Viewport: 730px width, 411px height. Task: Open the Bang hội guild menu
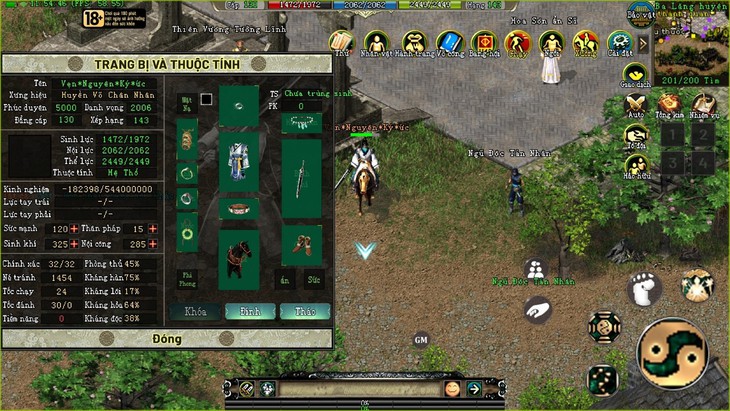tap(485, 43)
